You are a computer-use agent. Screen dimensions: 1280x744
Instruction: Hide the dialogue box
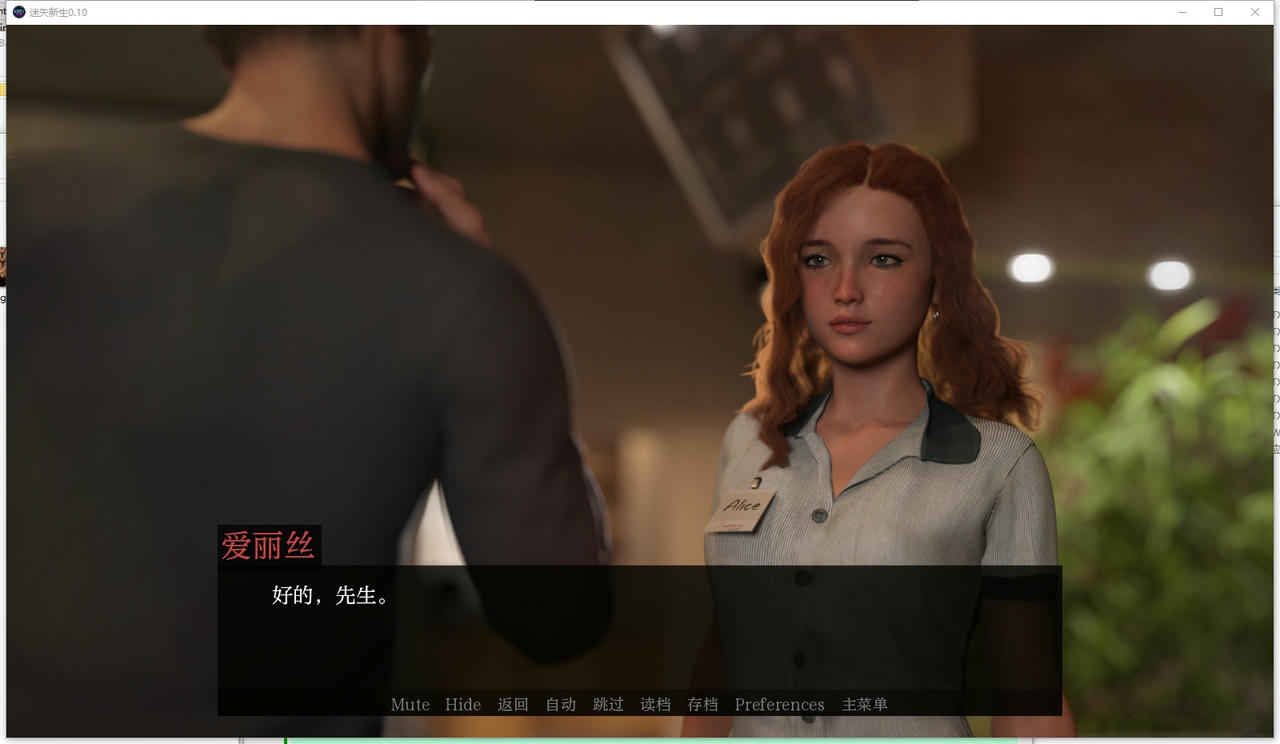[463, 704]
